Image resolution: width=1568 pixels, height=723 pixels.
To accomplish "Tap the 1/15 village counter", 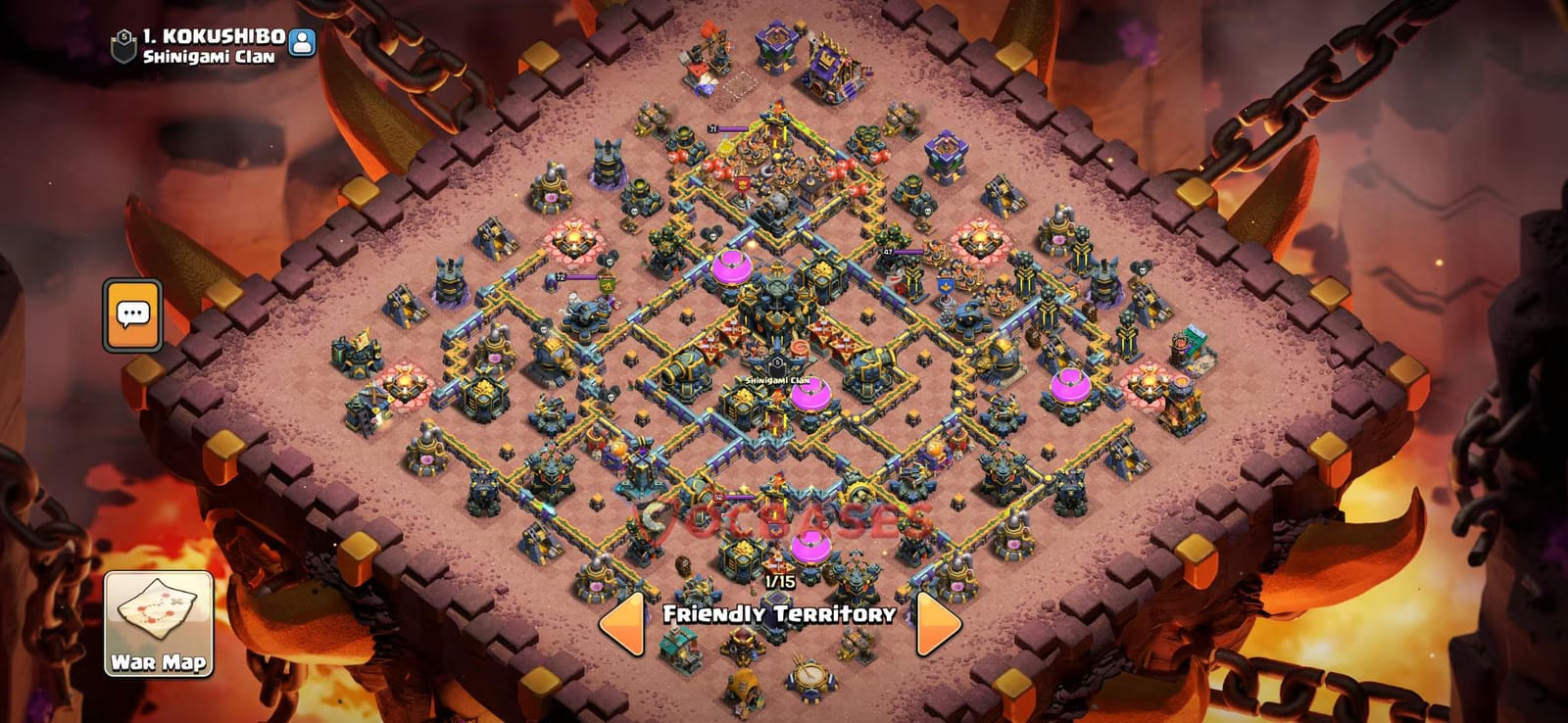I will (x=779, y=582).
